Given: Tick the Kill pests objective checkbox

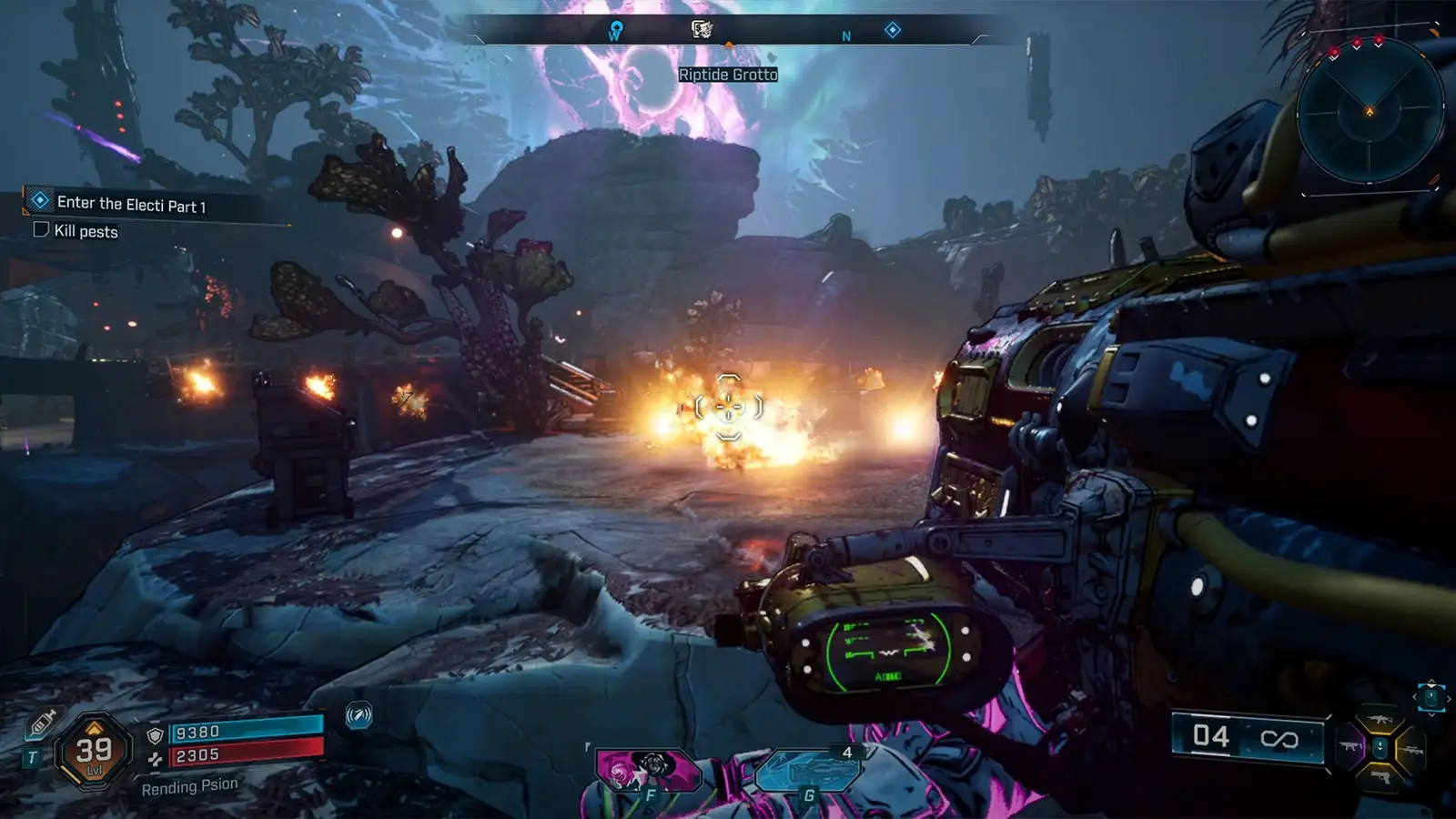Looking at the screenshot, I should 41,229.
